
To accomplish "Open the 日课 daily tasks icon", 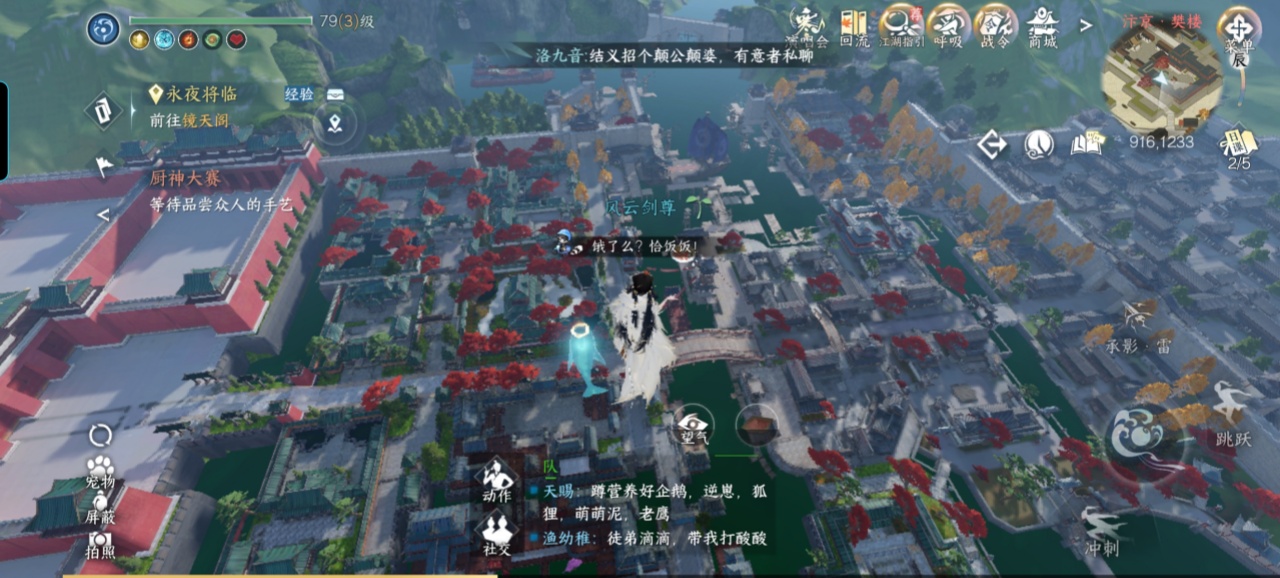I will [1239, 146].
